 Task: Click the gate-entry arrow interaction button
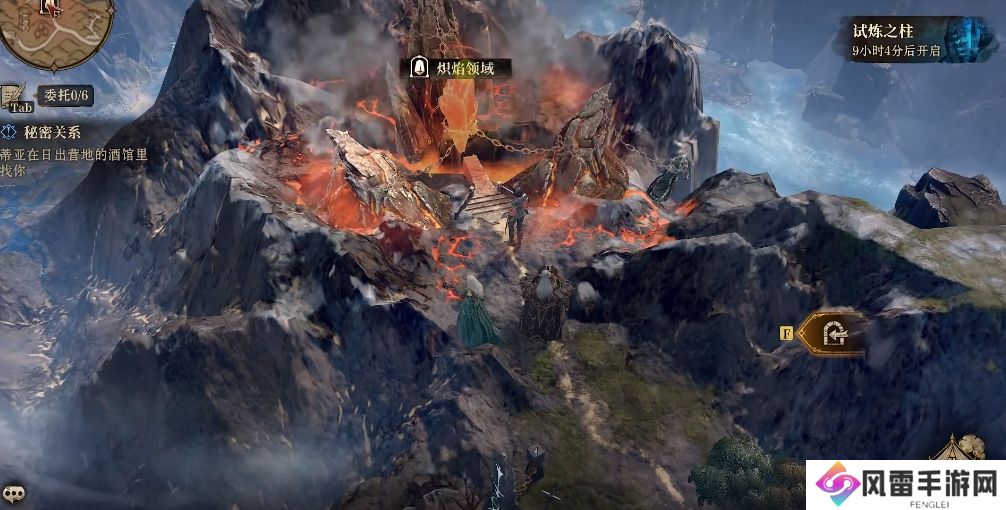[835, 334]
